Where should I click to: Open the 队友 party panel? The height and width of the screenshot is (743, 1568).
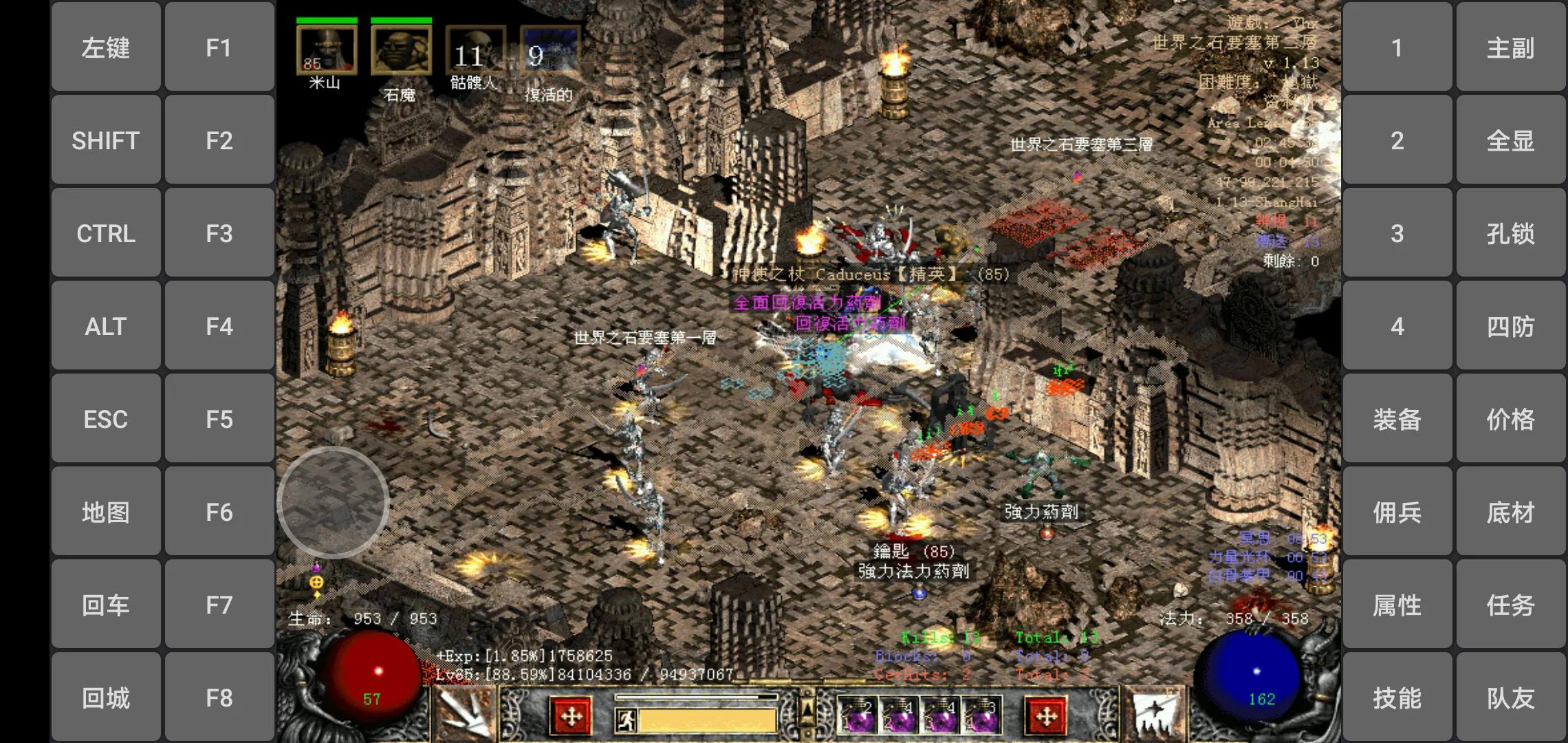point(1510,698)
